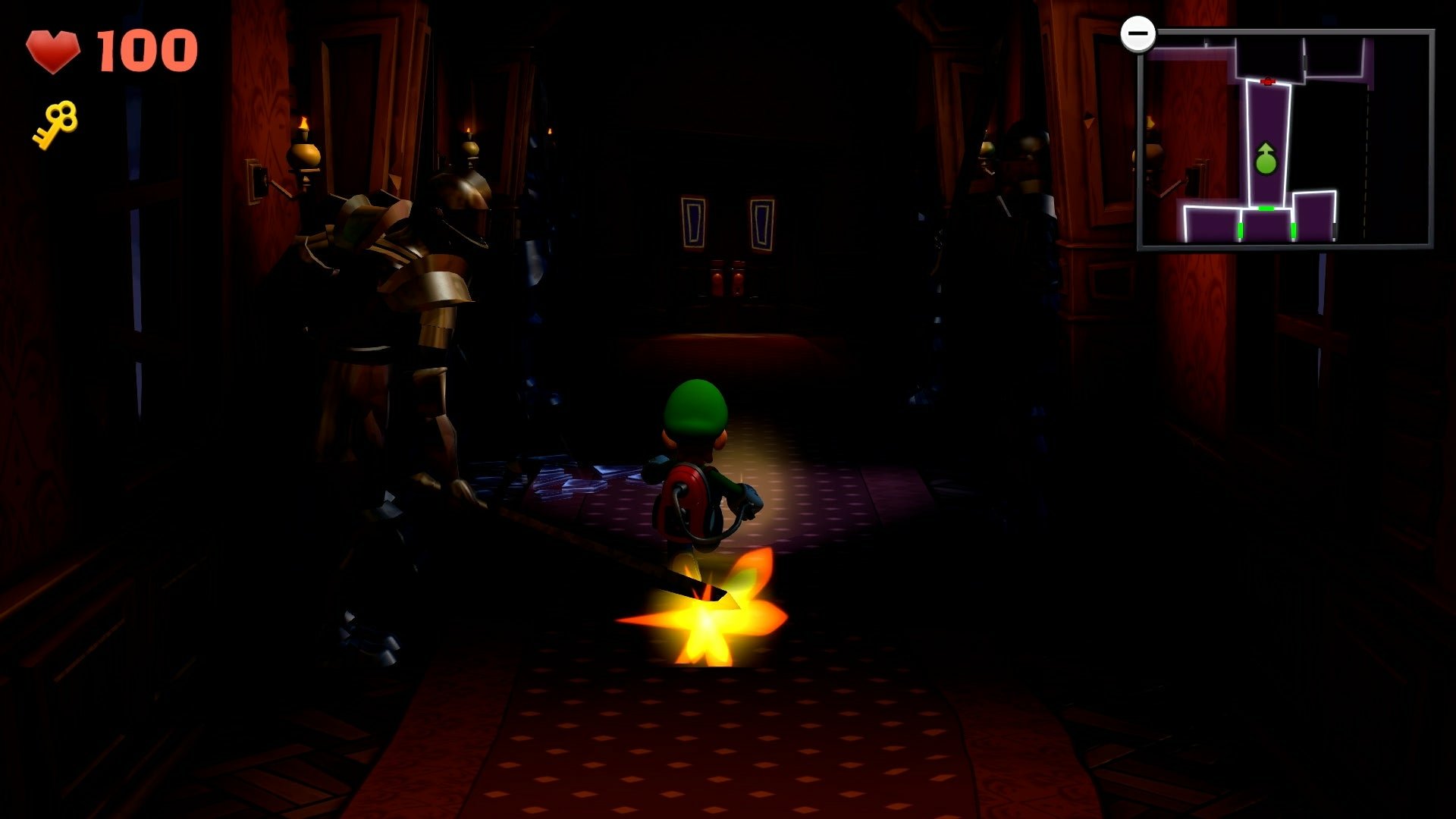1456x819 pixels.
Task: Click the red vases on the back table
Action: (x=730, y=281)
